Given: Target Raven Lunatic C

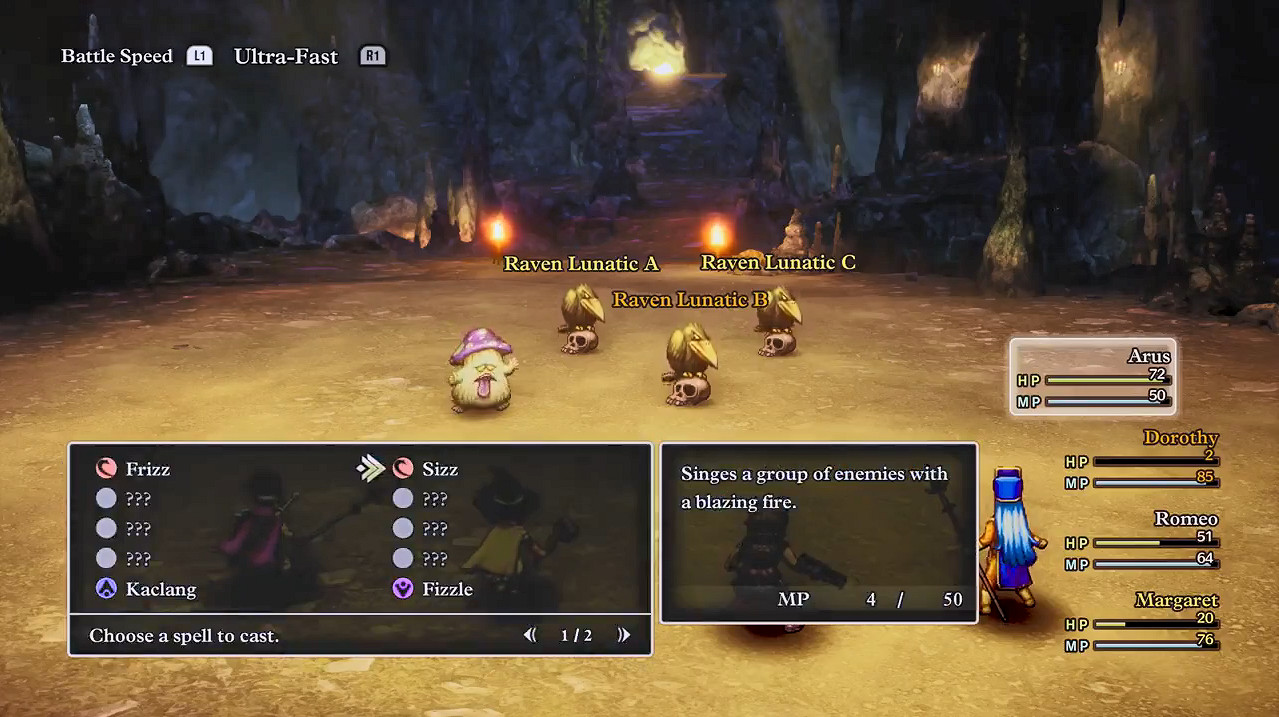Looking at the screenshot, I should tap(777, 322).
